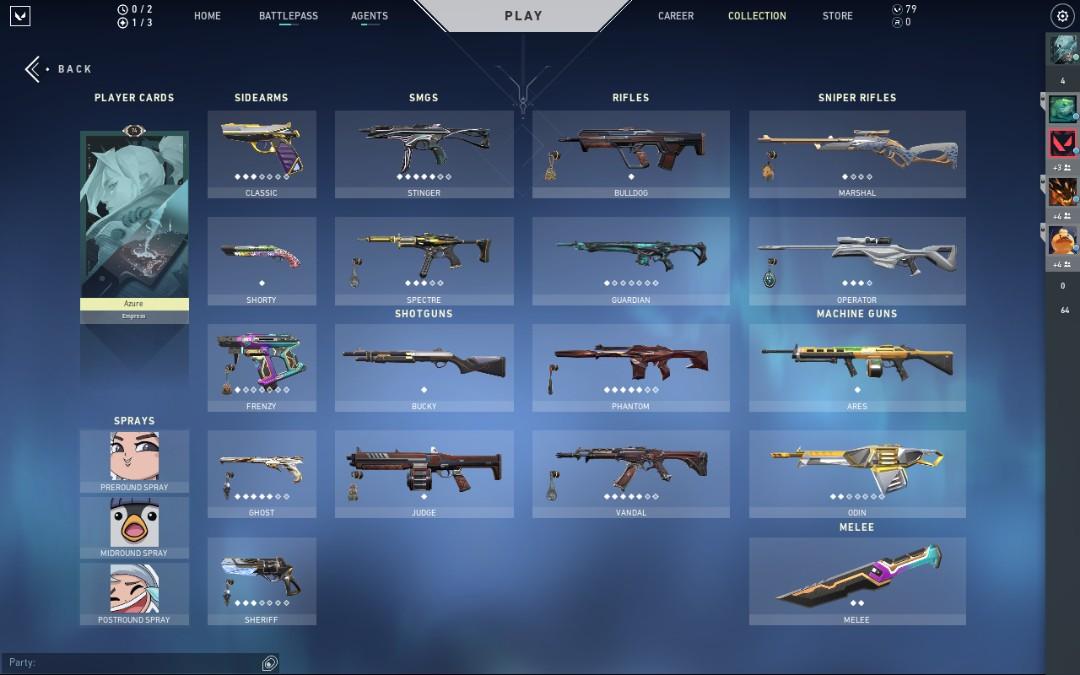Open the Bulldog rifle slot
Image resolution: width=1080 pixels, height=675 pixels.
630,153
